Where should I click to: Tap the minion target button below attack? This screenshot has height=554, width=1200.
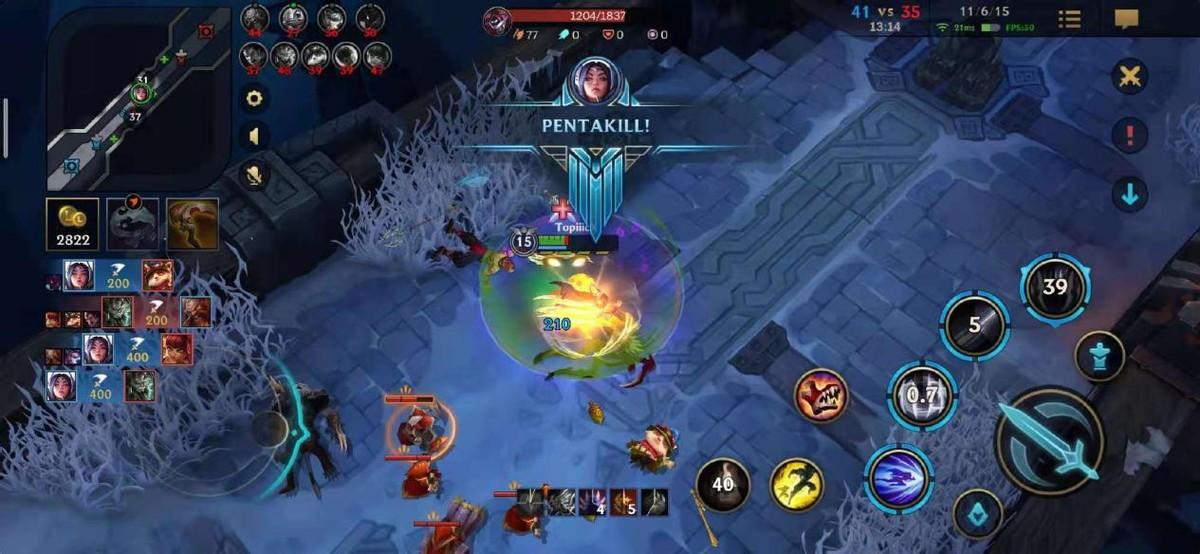[x=977, y=516]
